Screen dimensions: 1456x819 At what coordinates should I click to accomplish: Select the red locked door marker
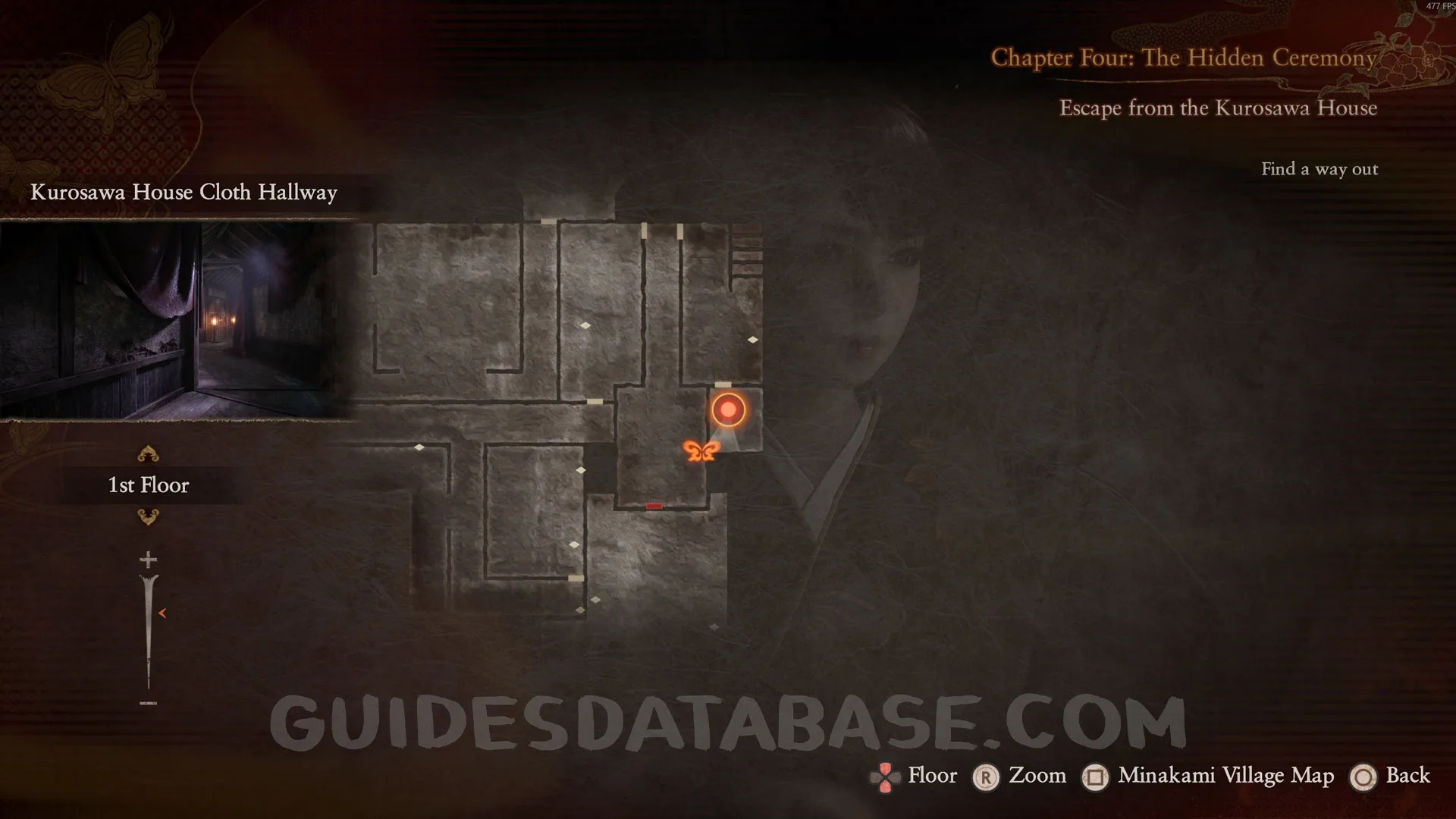tap(654, 506)
